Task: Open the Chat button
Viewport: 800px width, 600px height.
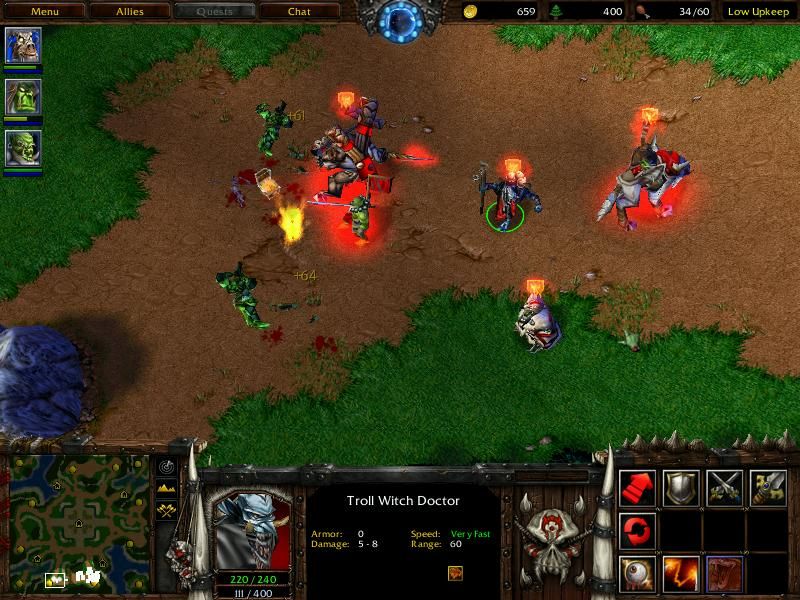Action: (298, 12)
